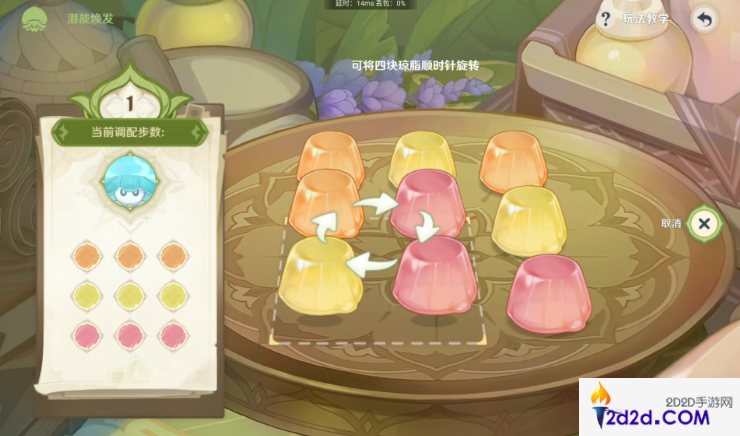
Task: Choose the pink jelly outside the rotation group
Action: click(546, 292)
